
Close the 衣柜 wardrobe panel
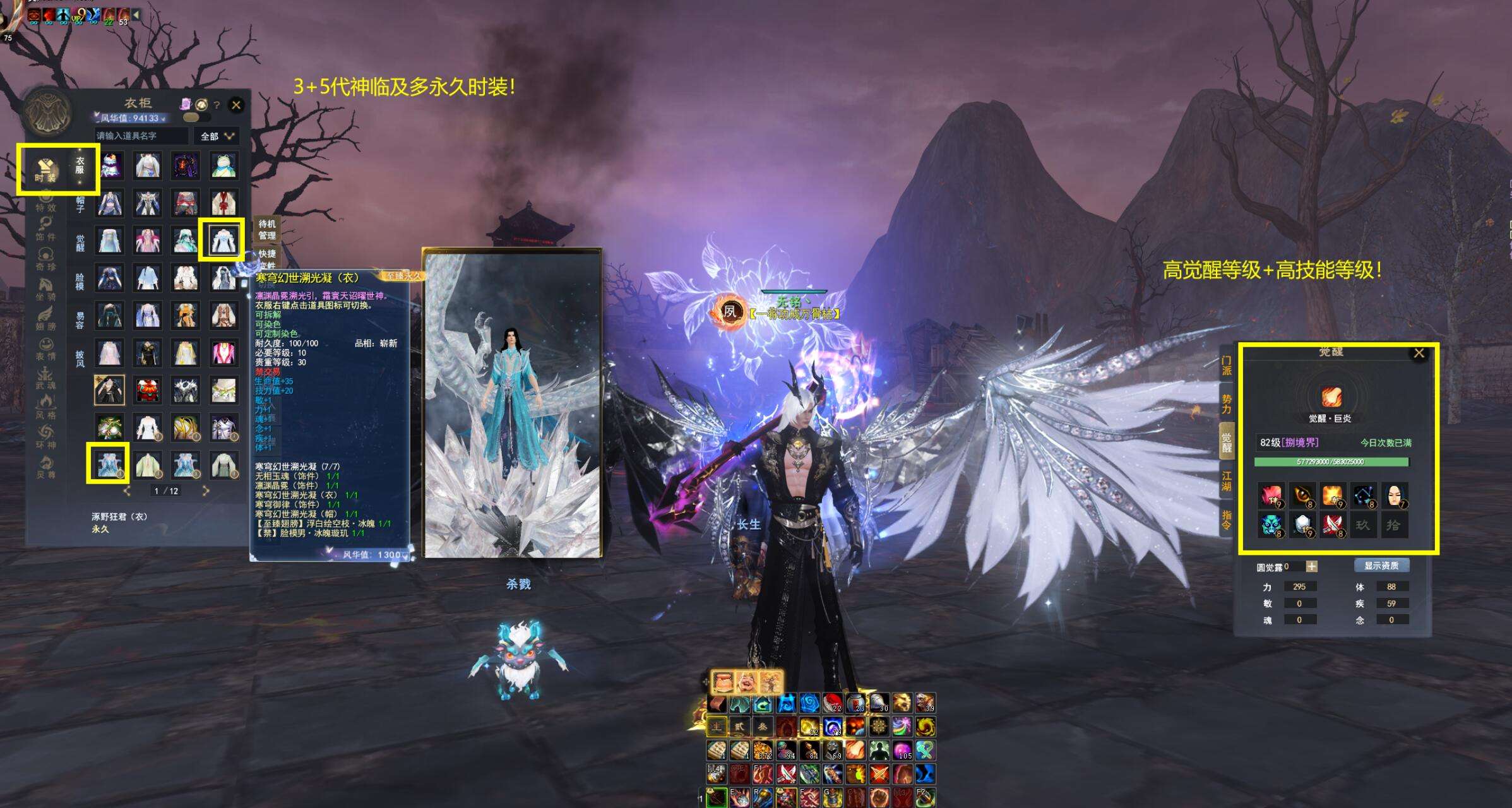click(236, 105)
